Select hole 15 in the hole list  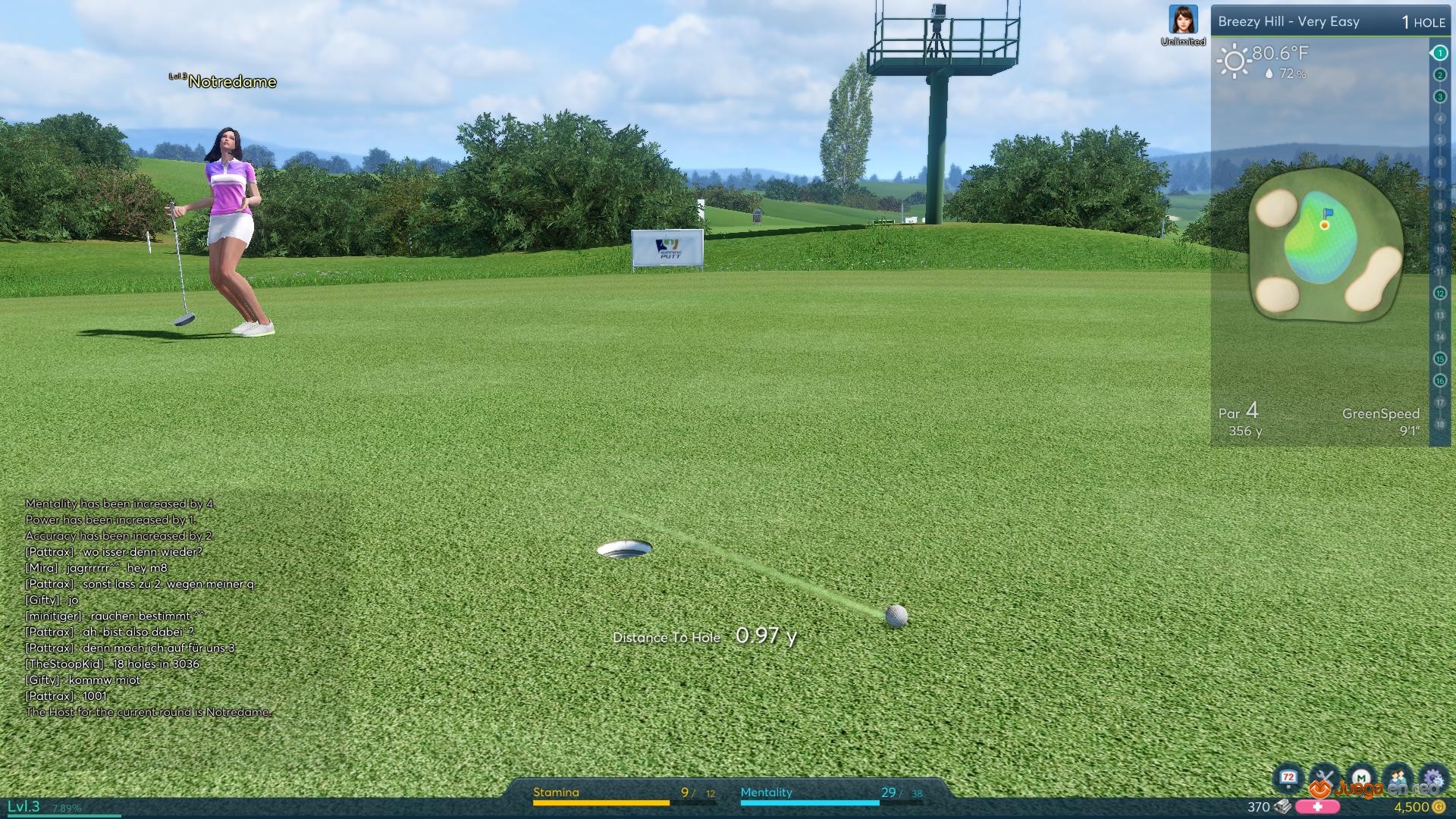point(1439,359)
